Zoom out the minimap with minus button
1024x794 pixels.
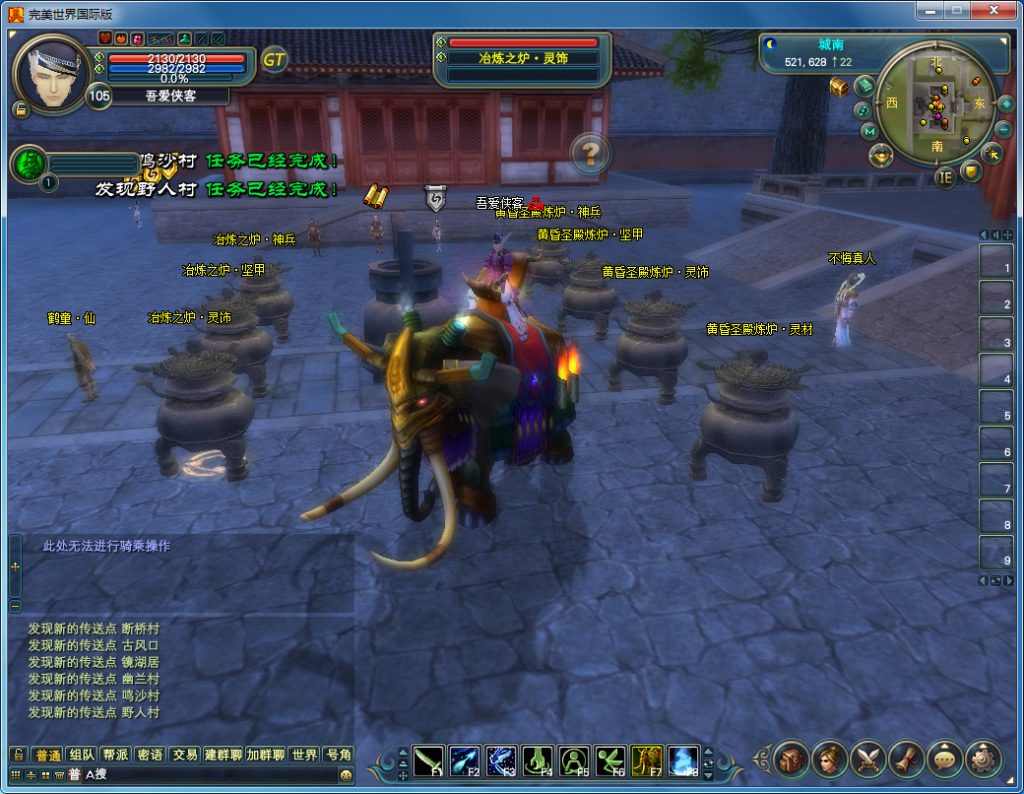tap(1004, 129)
